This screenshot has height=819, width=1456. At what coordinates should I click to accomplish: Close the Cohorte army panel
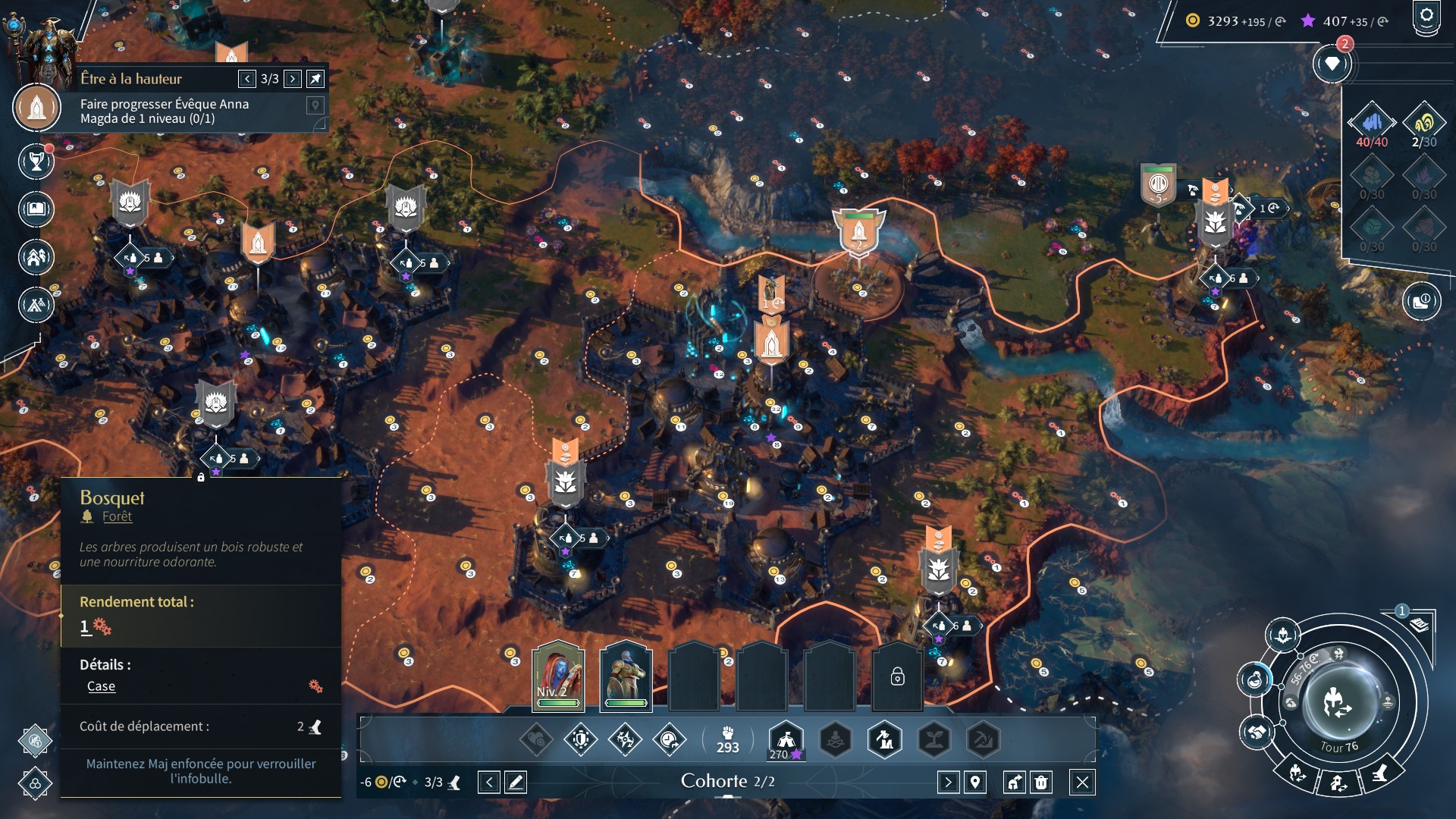pyautogui.click(x=1082, y=782)
